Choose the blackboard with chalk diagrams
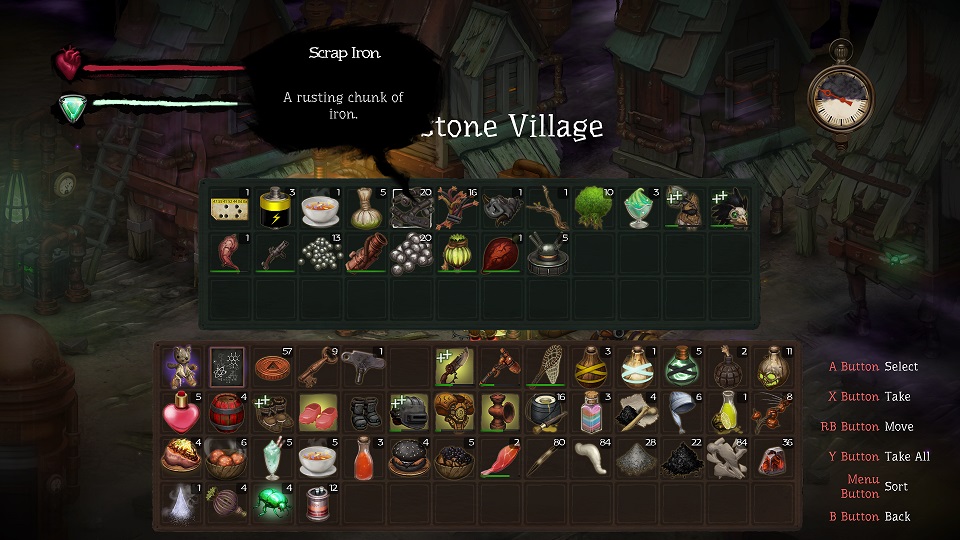The height and width of the screenshot is (540, 960). [227, 367]
